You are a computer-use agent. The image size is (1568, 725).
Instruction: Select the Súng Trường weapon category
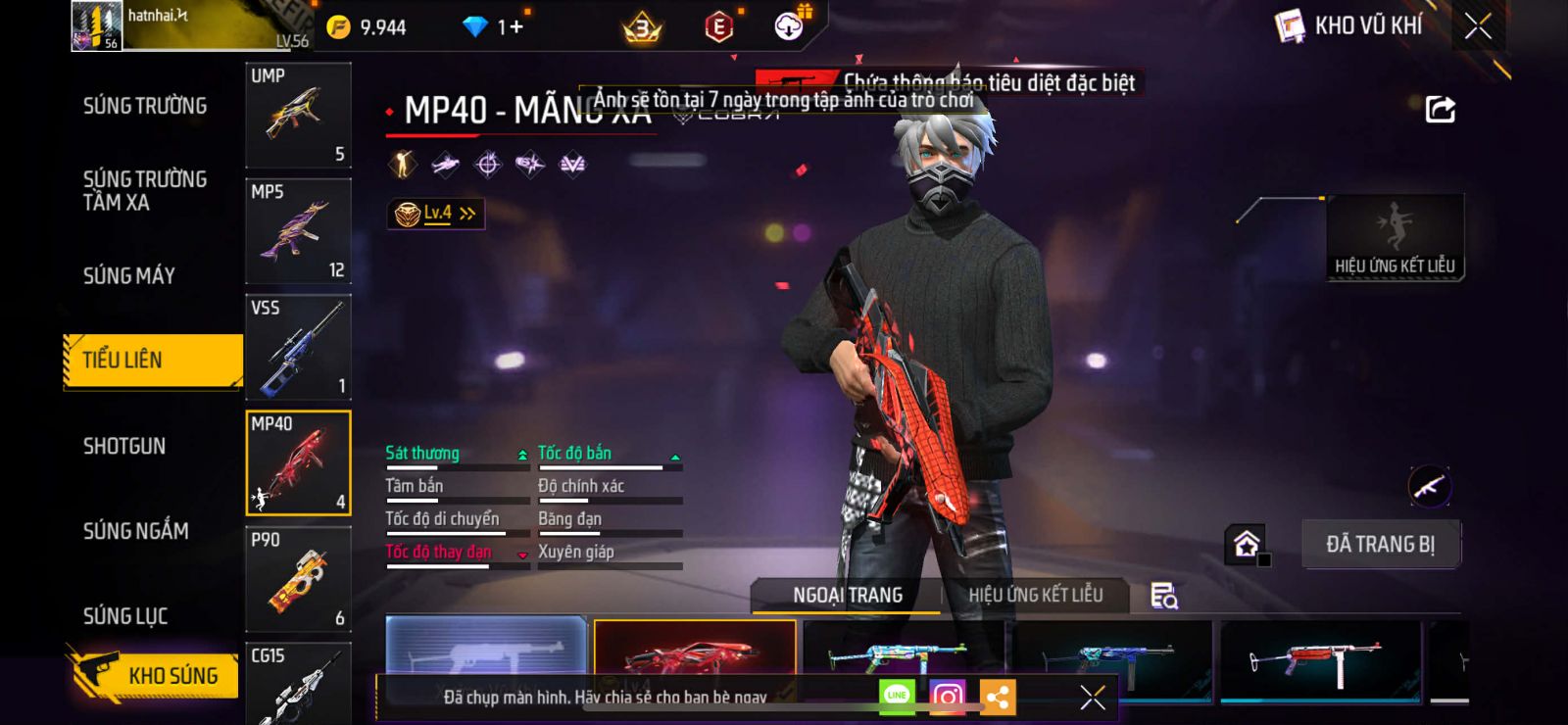tap(145, 106)
